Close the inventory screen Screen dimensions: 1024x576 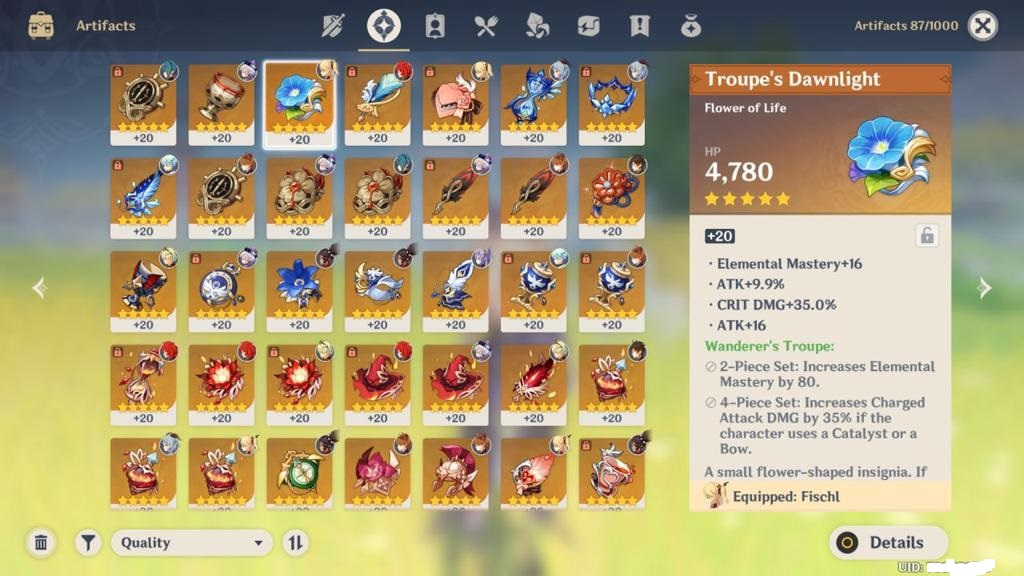983,26
